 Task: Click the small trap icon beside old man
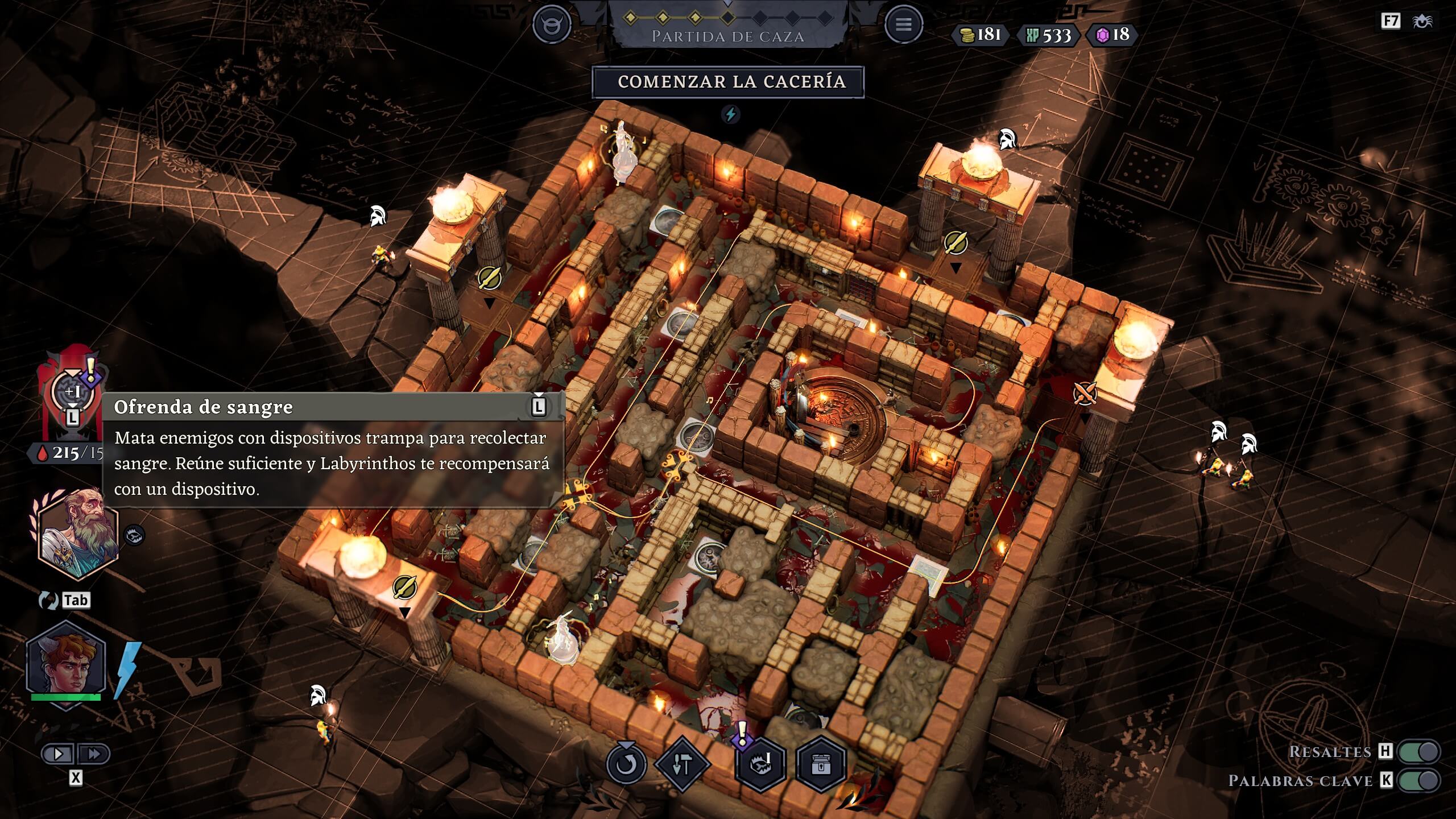134,535
